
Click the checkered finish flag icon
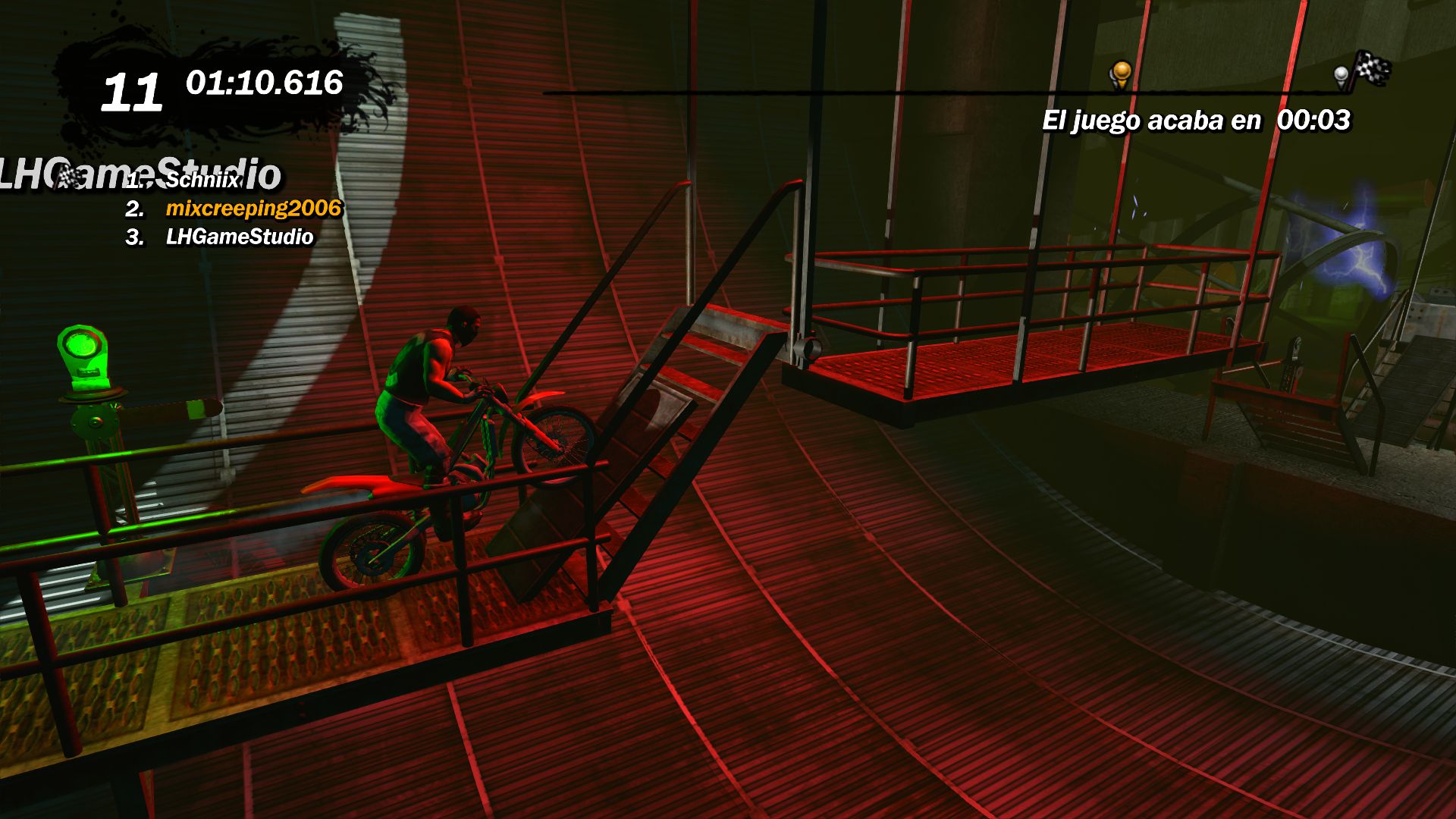tap(1372, 68)
